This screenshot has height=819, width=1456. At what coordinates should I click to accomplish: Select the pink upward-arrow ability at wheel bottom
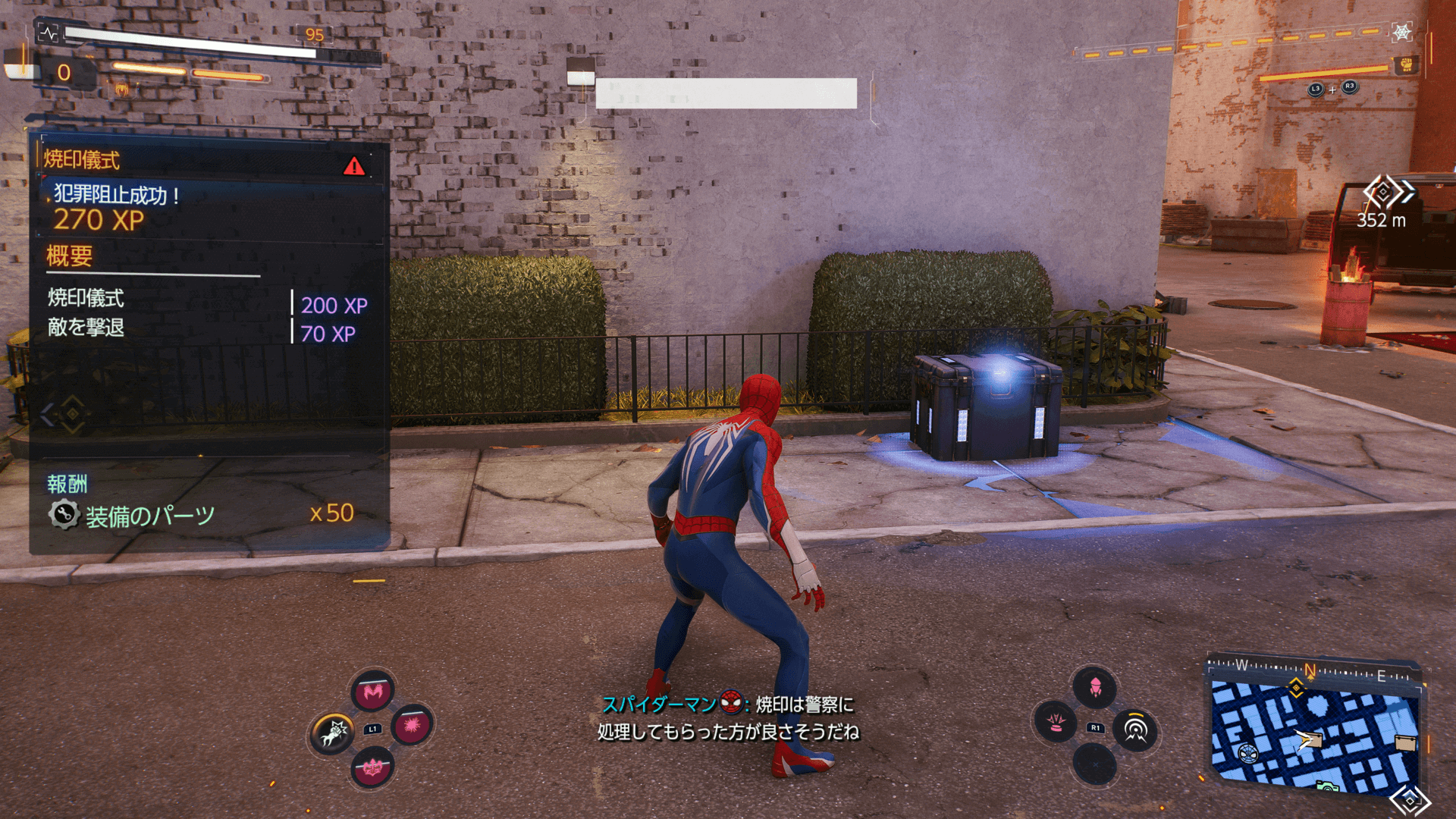(372, 768)
